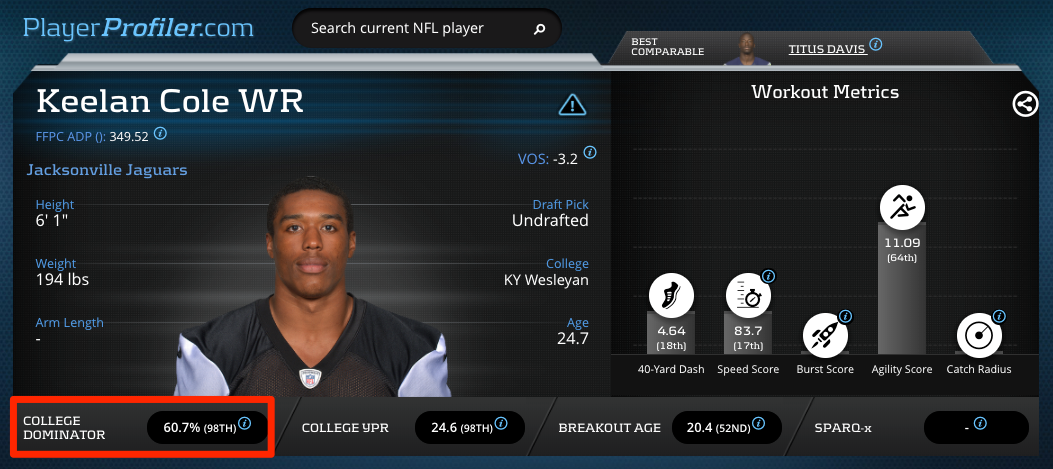1053x469 pixels.
Task: Click the search magnifying glass icon
Action: pos(540,29)
